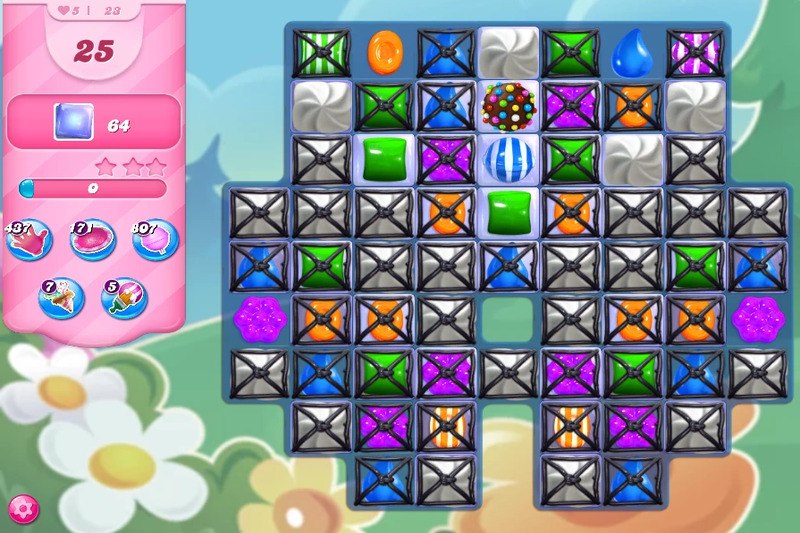Activate the party popper booster
Screen dimensions: 800x533
point(61,297)
